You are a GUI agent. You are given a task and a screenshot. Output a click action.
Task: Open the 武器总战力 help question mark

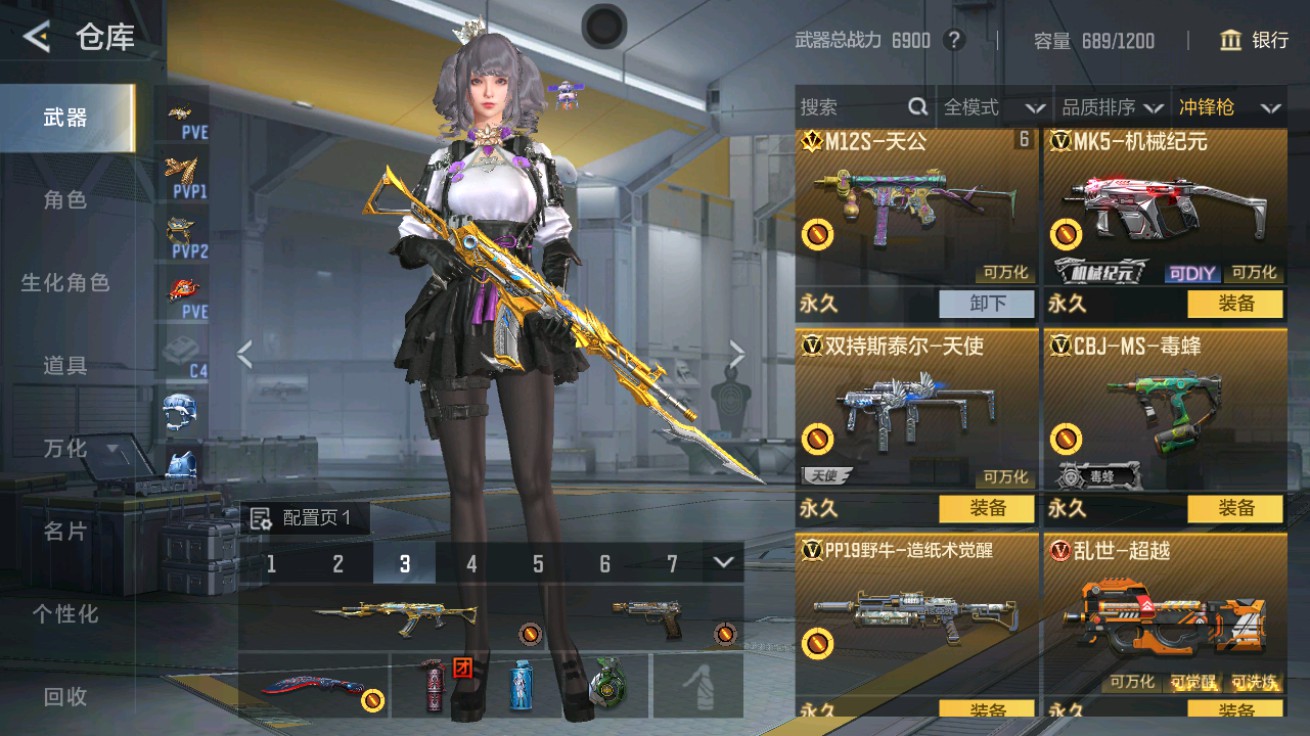[x=951, y=41]
